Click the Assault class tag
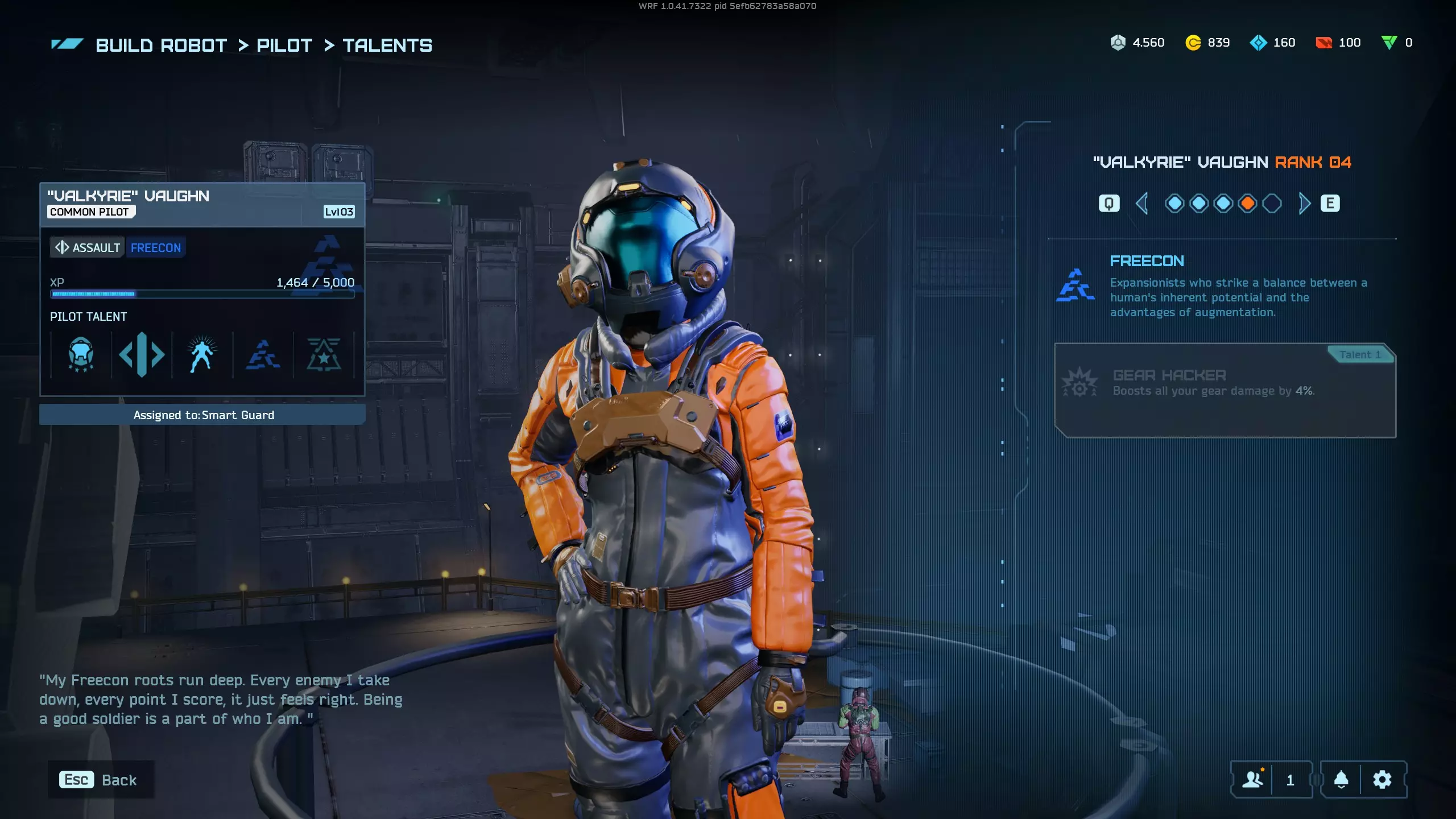The image size is (1456, 819). [x=88, y=248]
